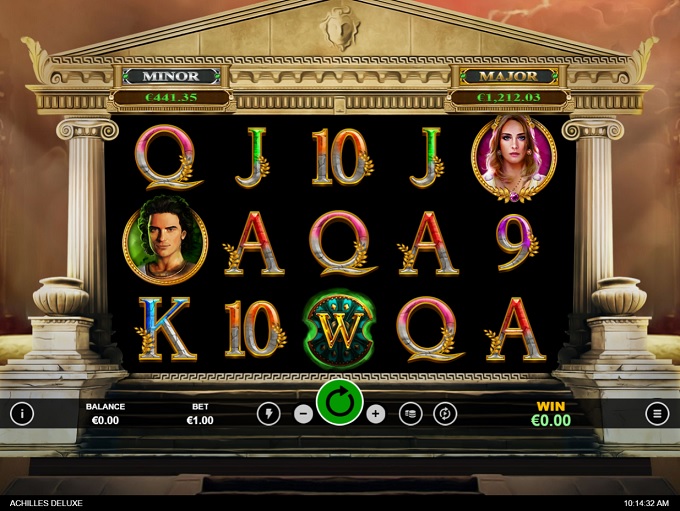Spin the reels with the green button

pos(339,403)
